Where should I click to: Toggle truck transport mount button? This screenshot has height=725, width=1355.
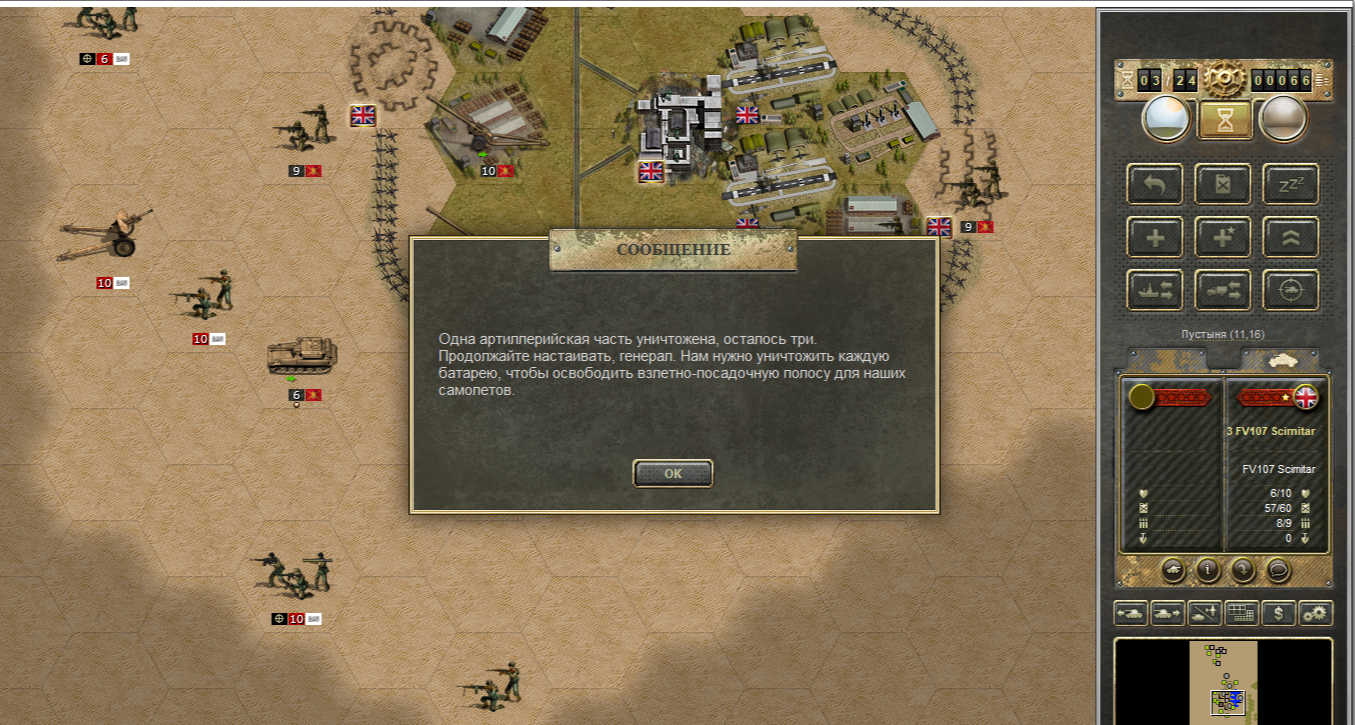point(1222,290)
